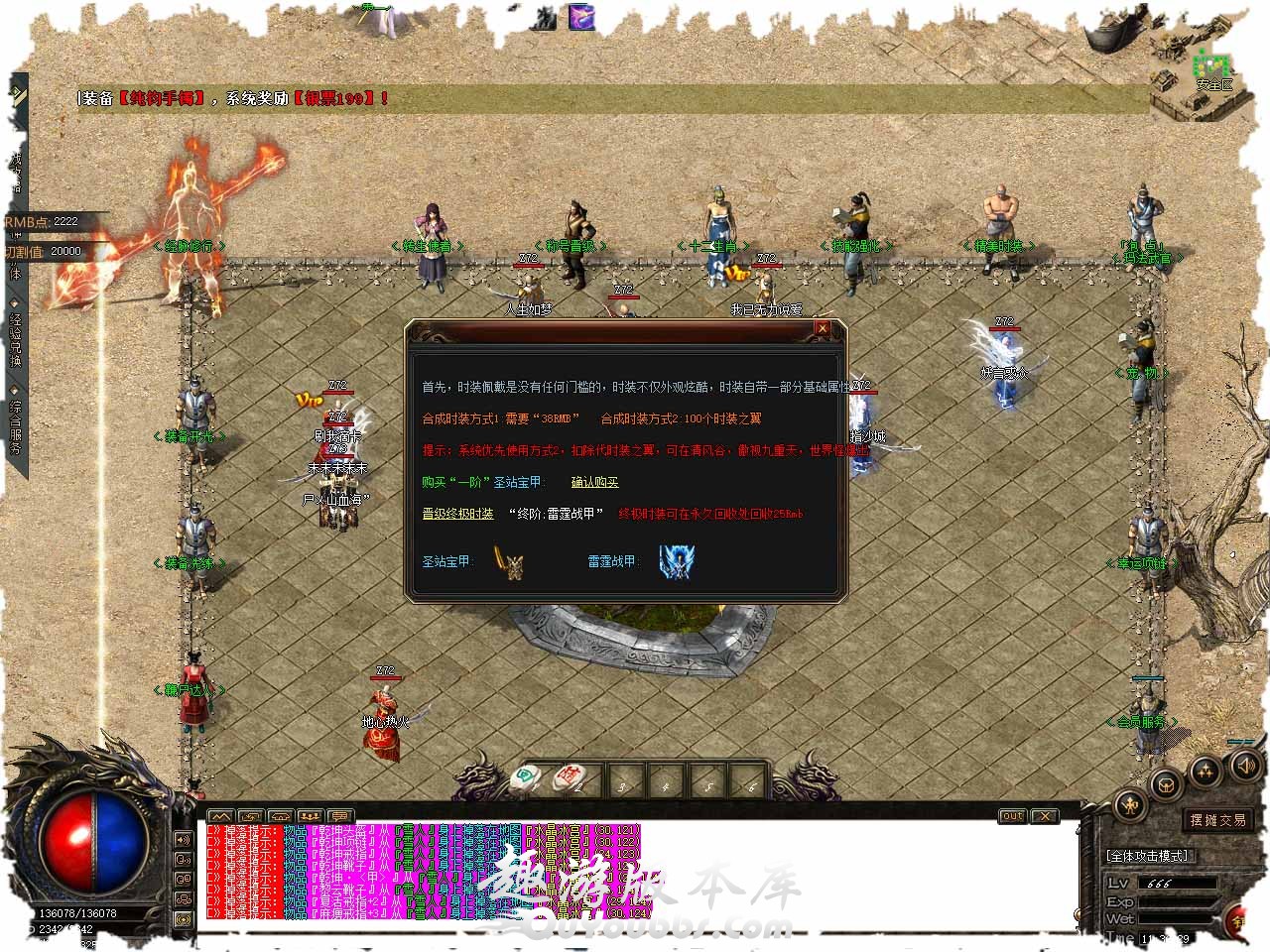1270x952 pixels.
Task: Open the 经验兑换 side tab
Action: [x=16, y=337]
